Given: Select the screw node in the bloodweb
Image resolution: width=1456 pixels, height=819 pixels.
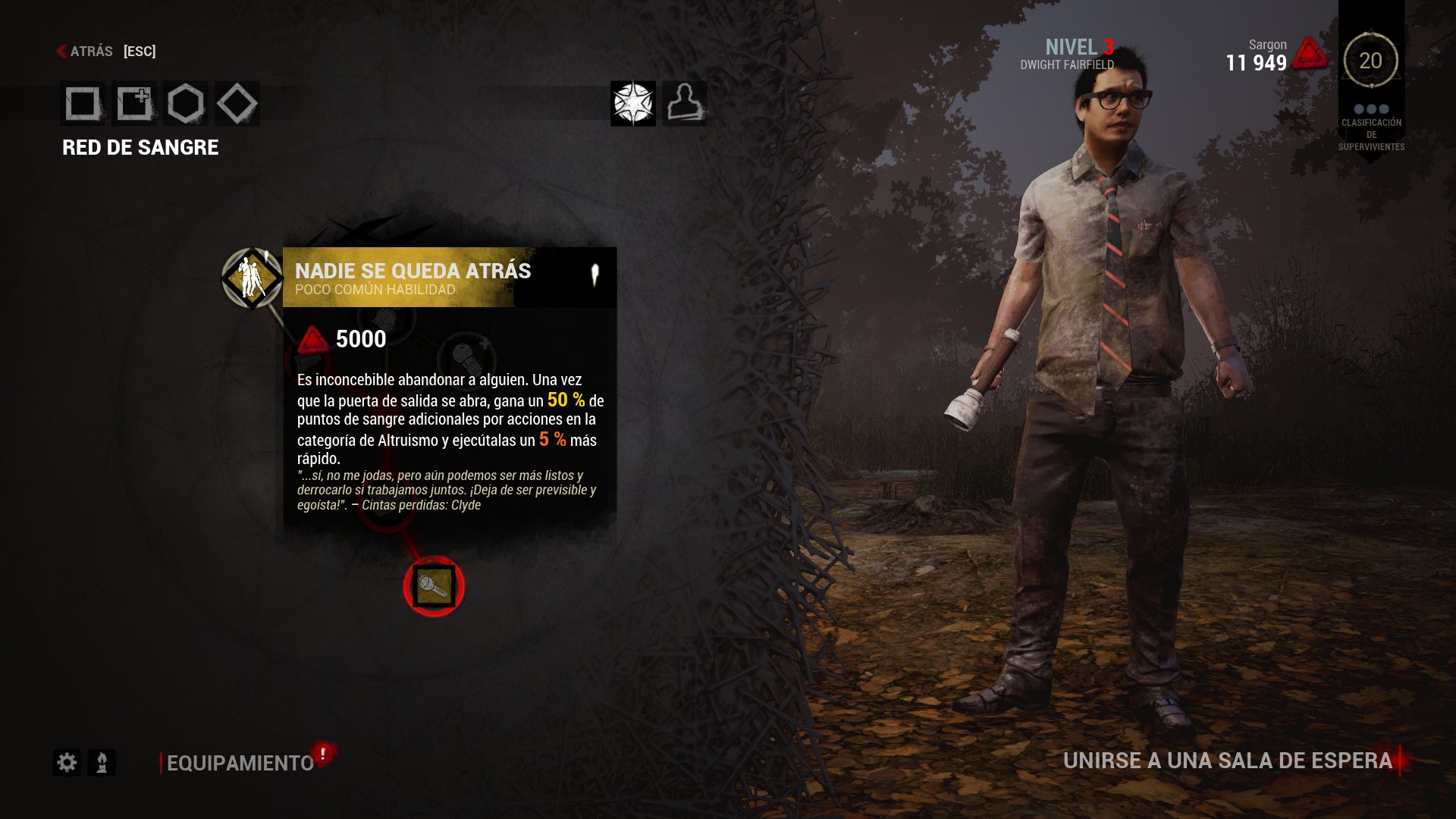Looking at the screenshot, I should 433,585.
